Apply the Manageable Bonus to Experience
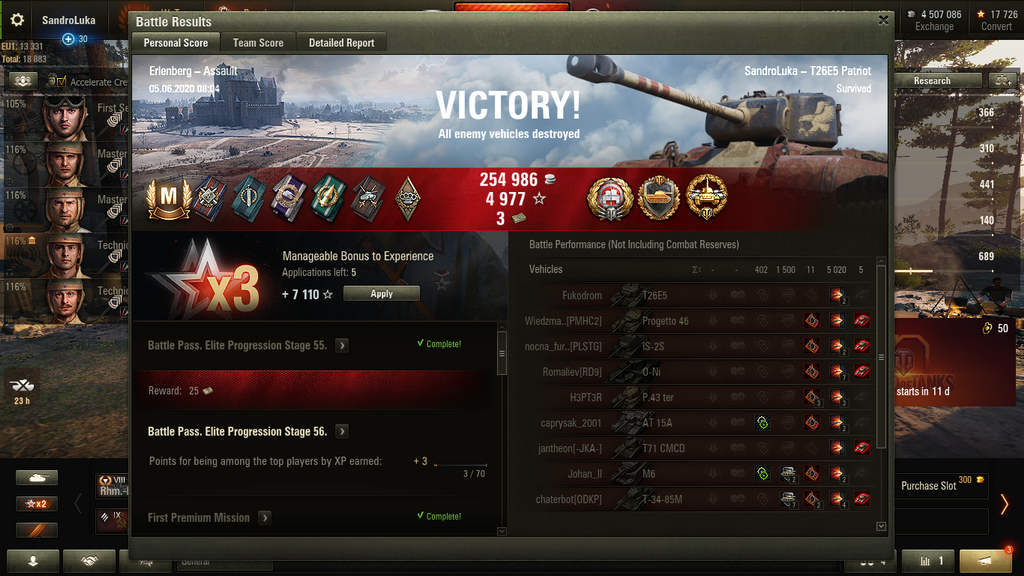This screenshot has height=576, width=1024. [x=381, y=294]
